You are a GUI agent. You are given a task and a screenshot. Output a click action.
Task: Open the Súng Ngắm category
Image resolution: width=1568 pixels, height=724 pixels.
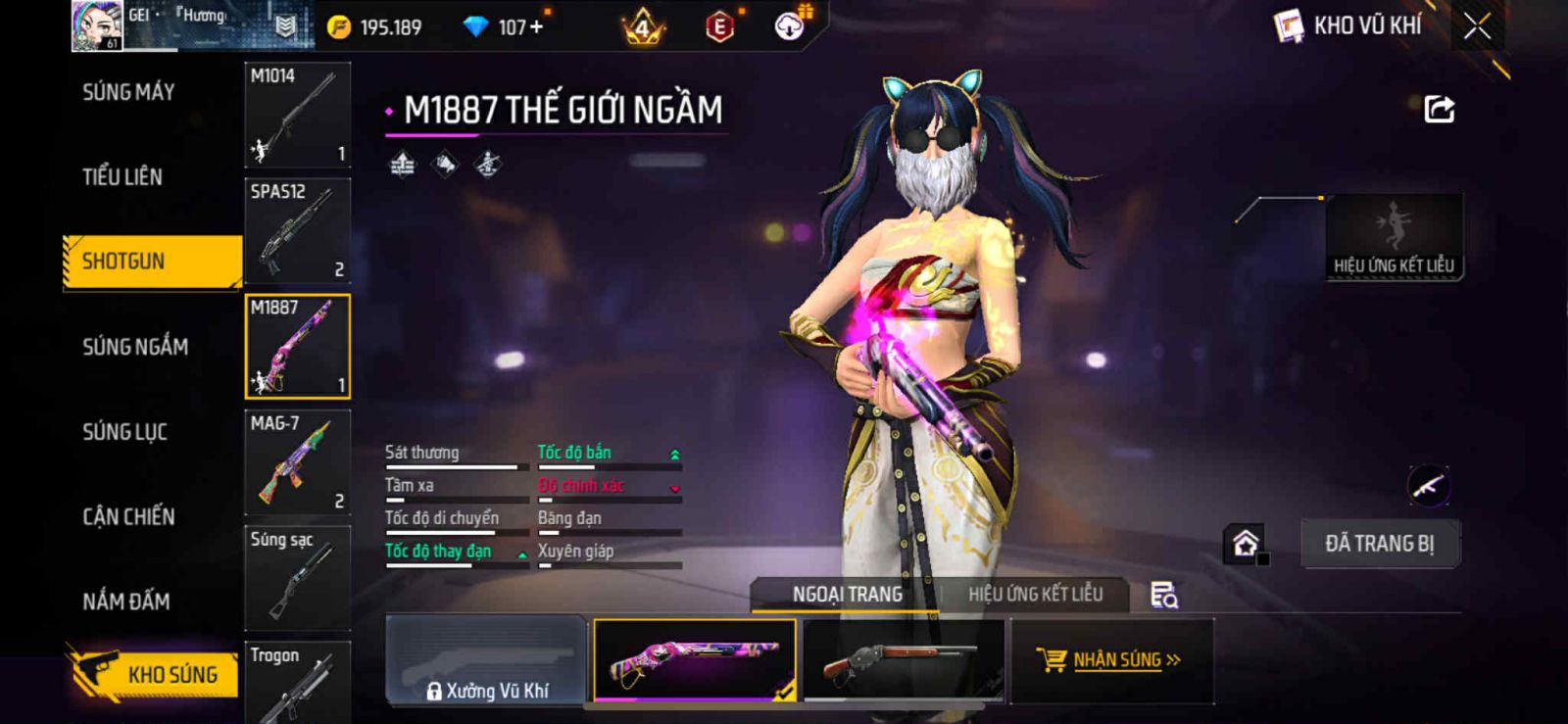(135, 347)
